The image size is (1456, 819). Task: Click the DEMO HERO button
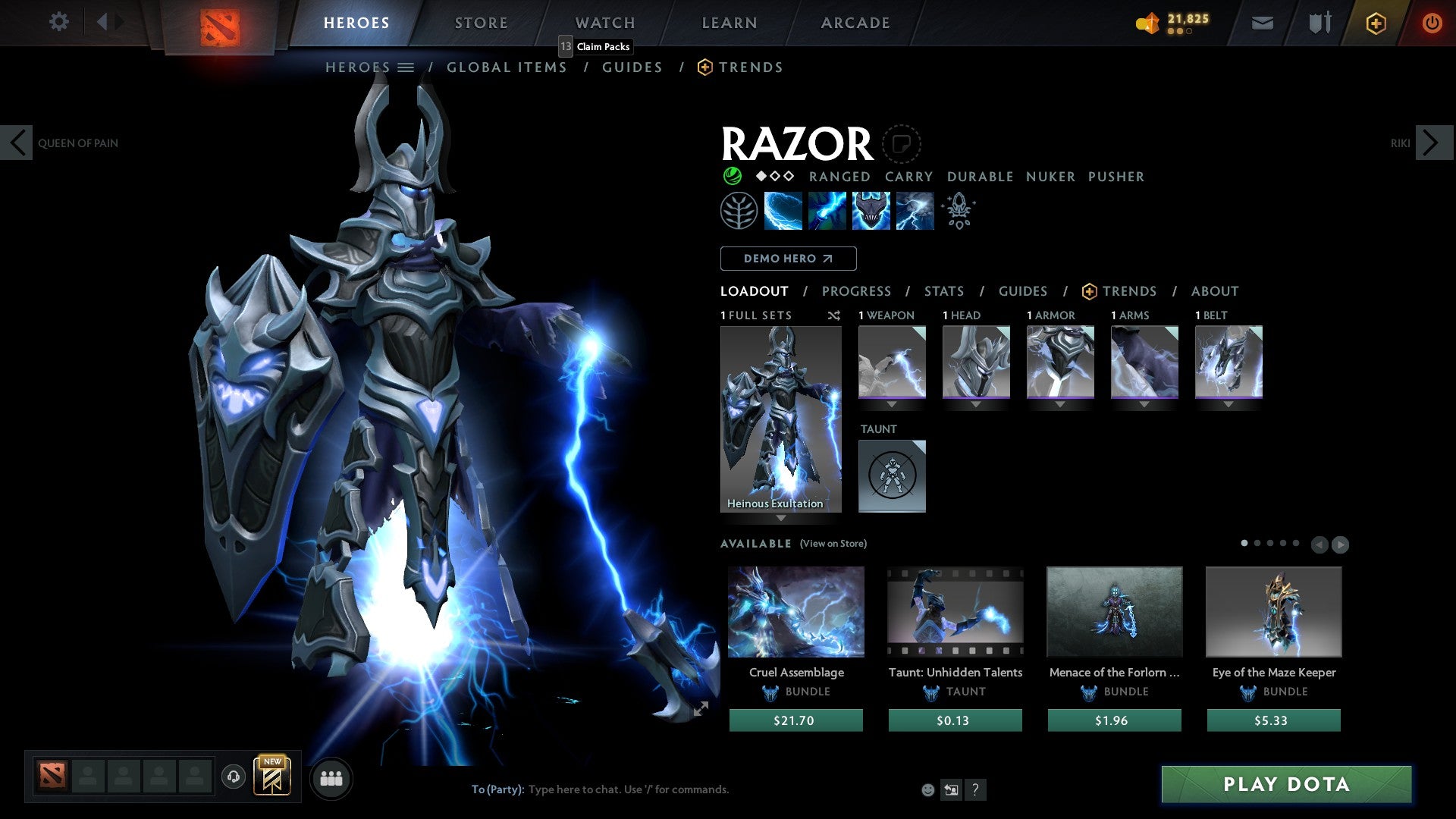(788, 258)
